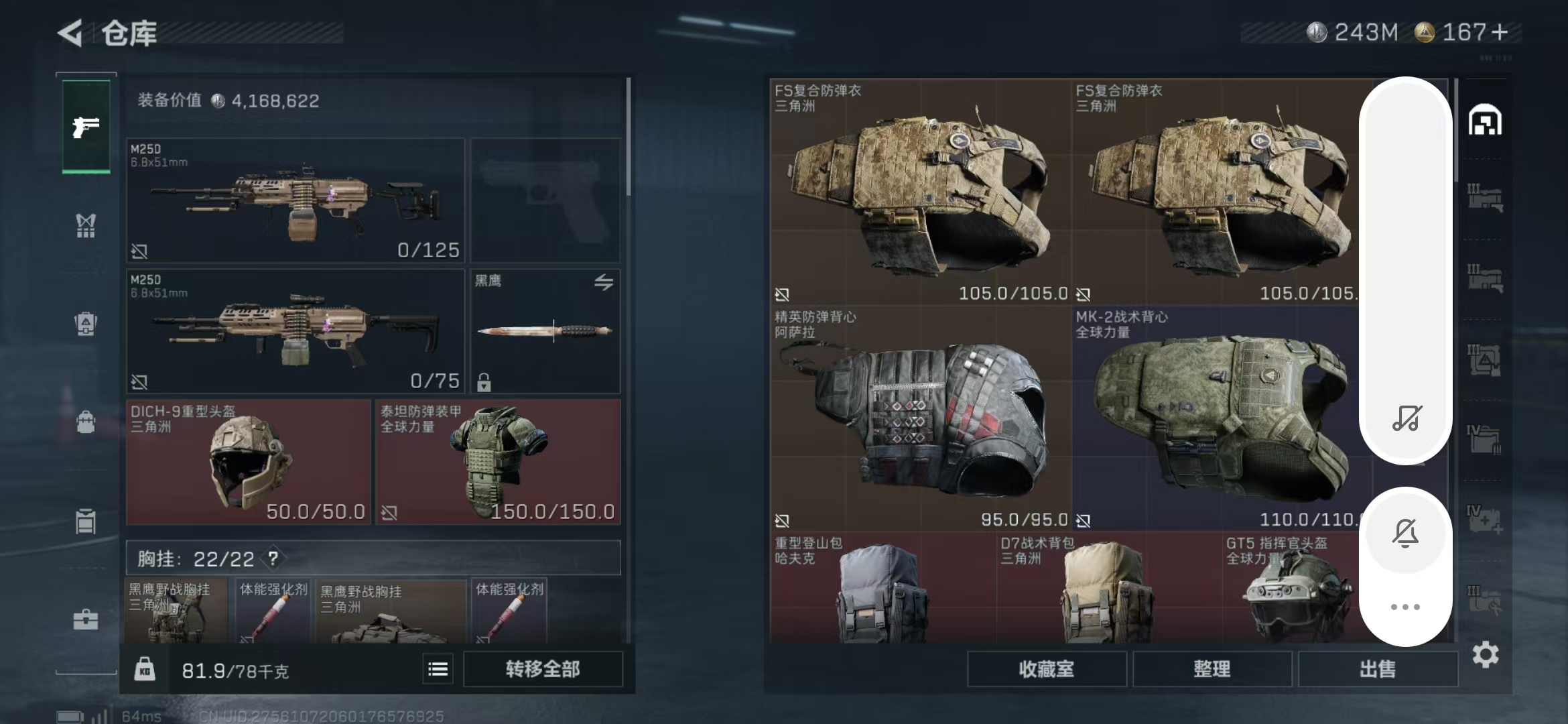Tap the plus button to add currency

coord(1500,32)
